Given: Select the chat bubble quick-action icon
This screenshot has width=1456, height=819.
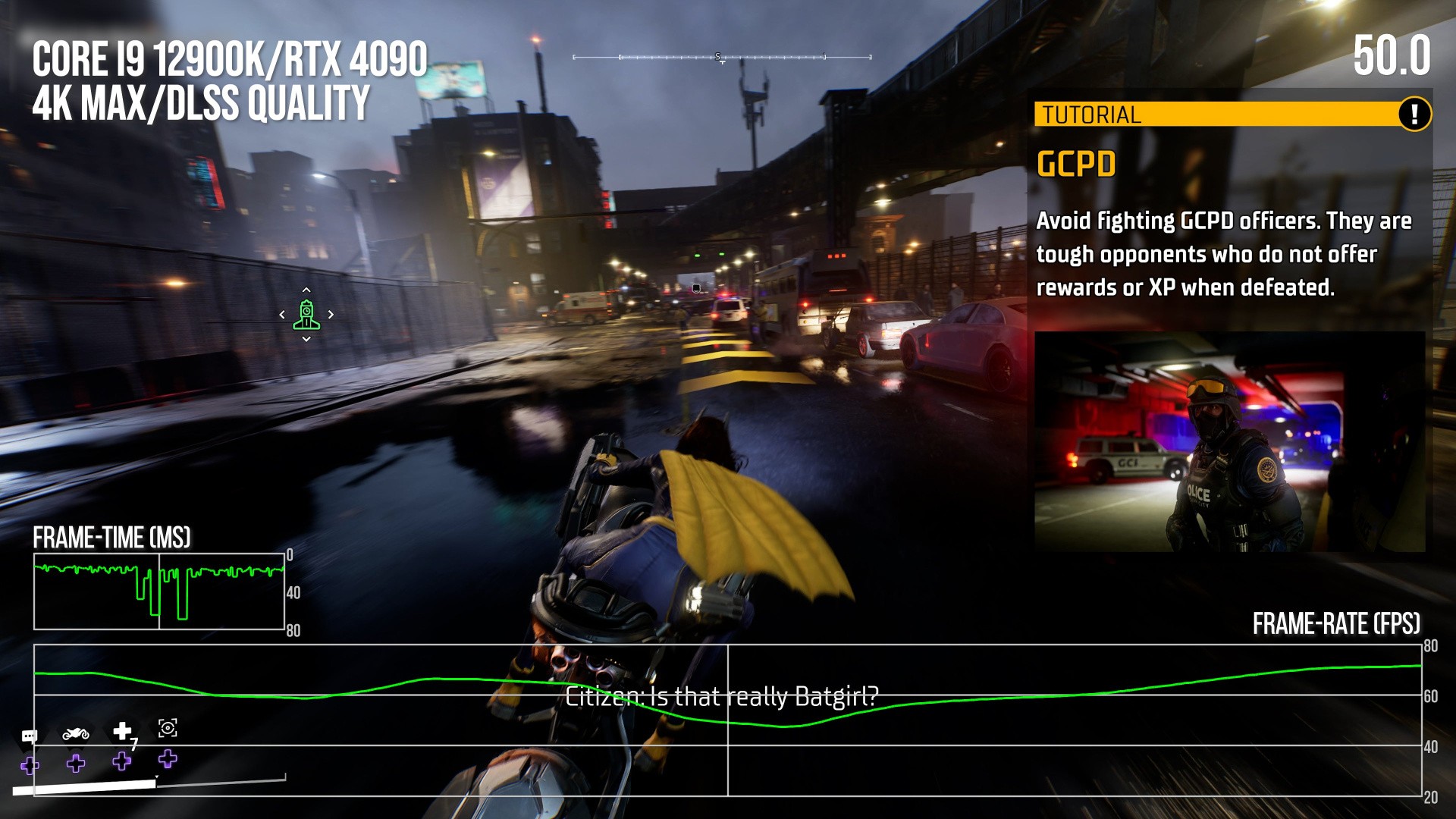Looking at the screenshot, I should coord(30,736).
